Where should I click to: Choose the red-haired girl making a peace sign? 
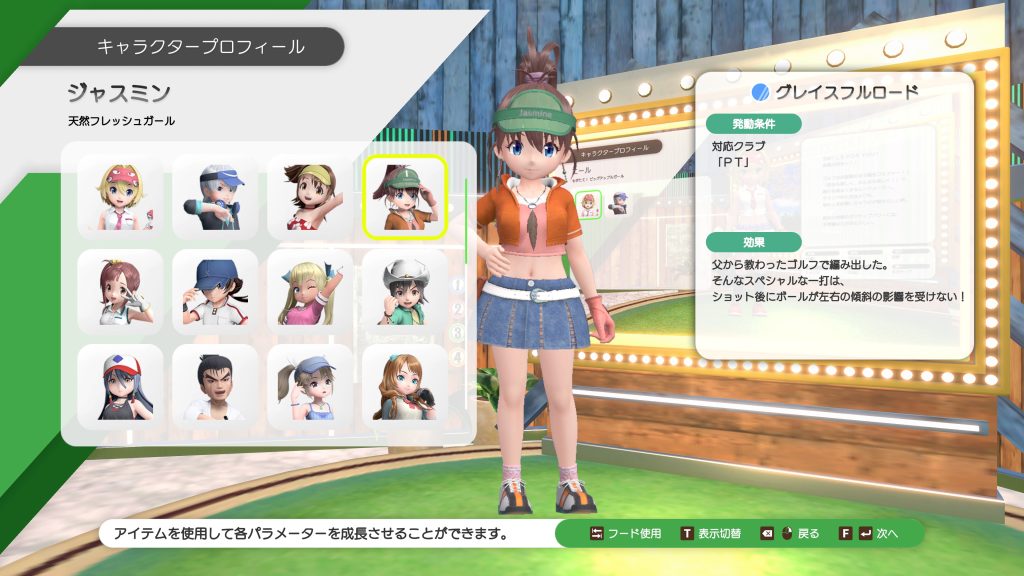(x=120, y=291)
